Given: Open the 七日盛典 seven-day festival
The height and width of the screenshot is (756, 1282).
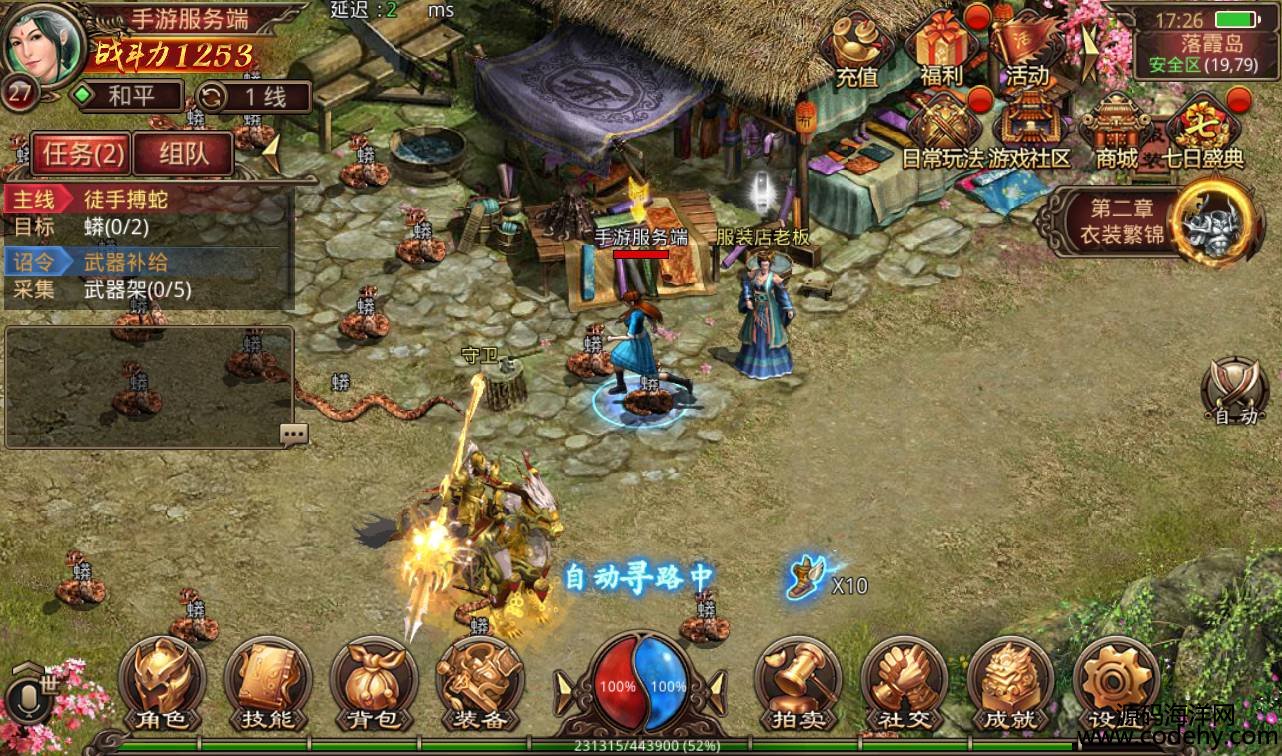Looking at the screenshot, I should [x=1203, y=132].
